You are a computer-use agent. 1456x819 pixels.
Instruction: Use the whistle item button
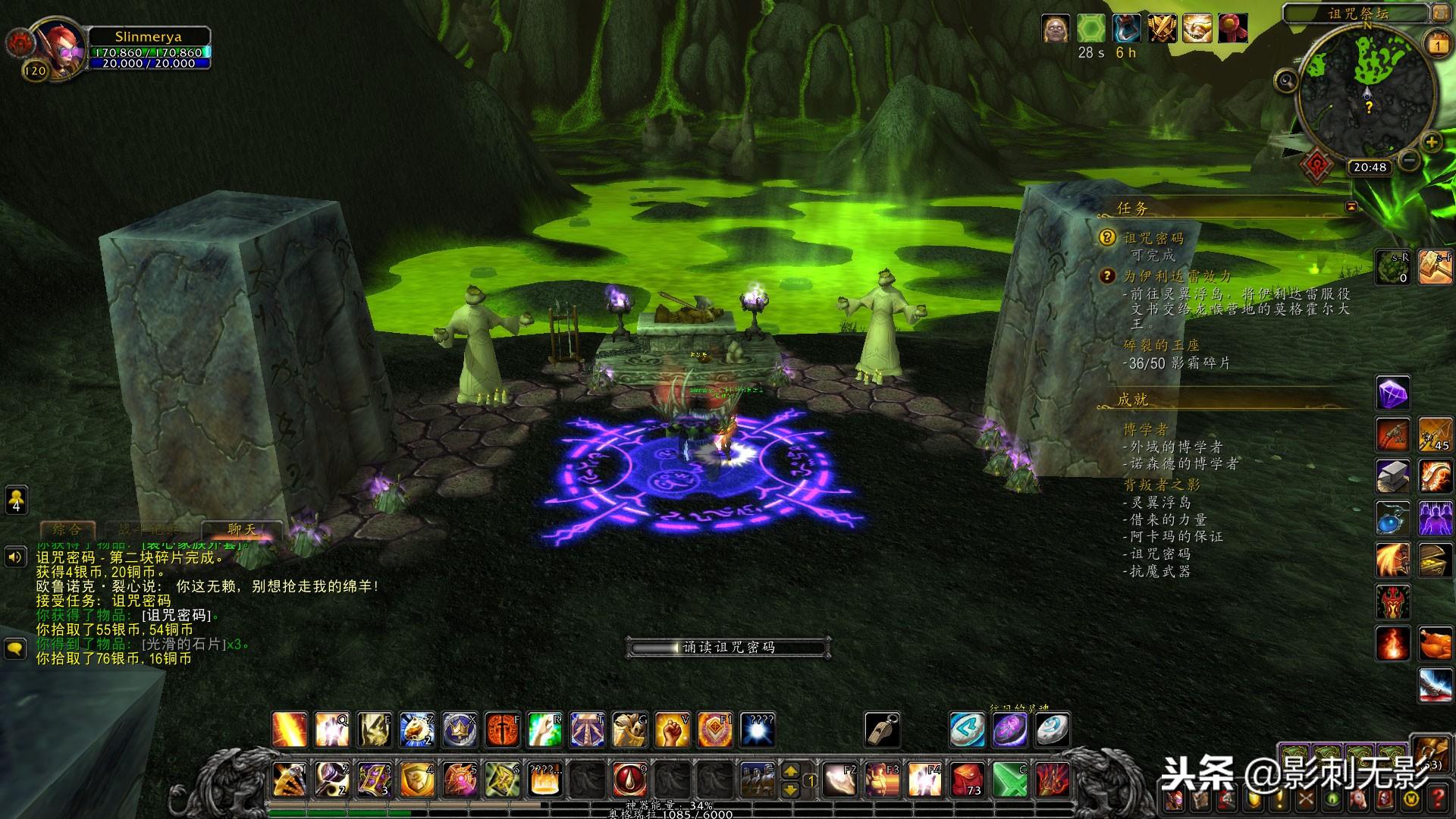pos(882,730)
